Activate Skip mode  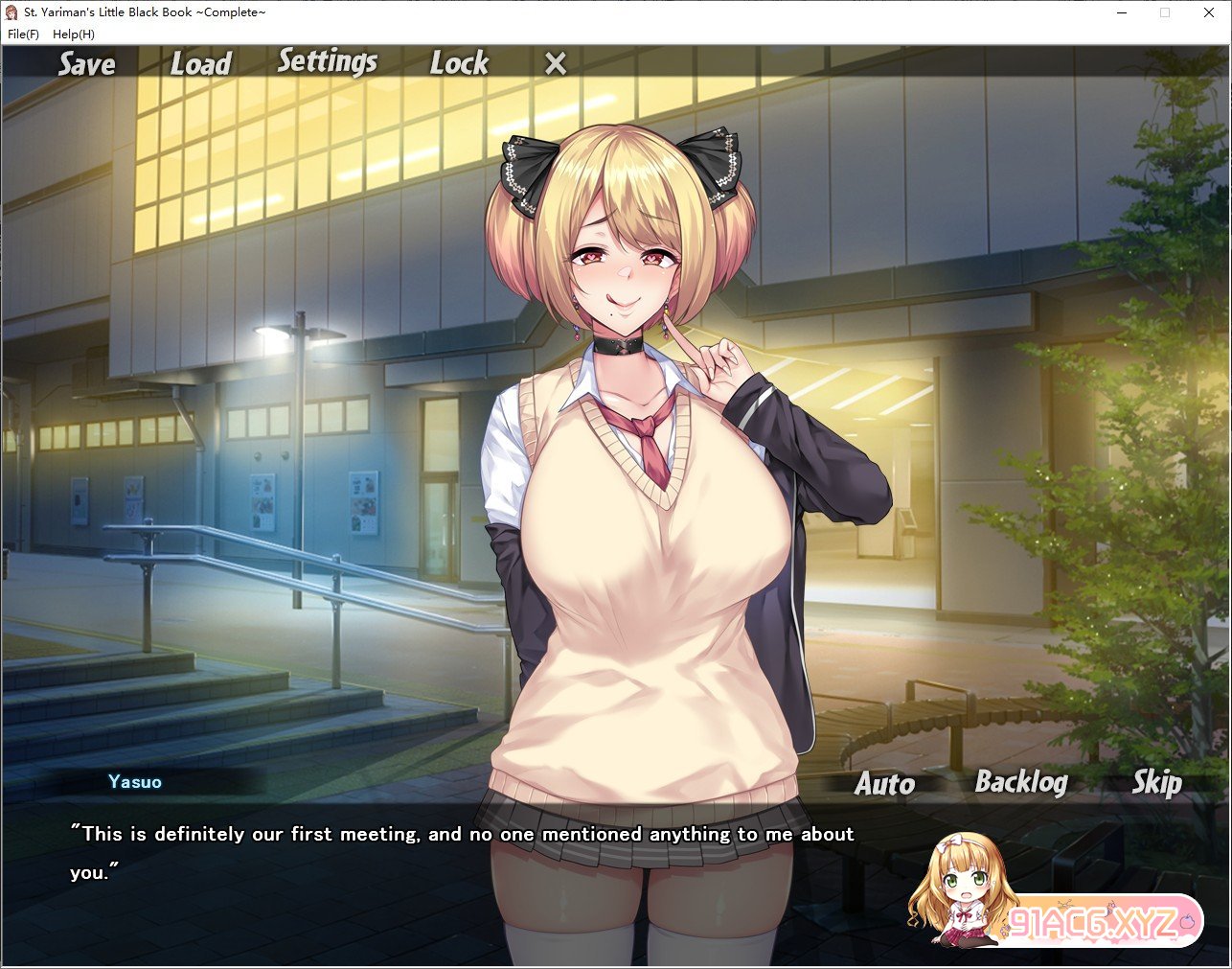pos(1156,783)
